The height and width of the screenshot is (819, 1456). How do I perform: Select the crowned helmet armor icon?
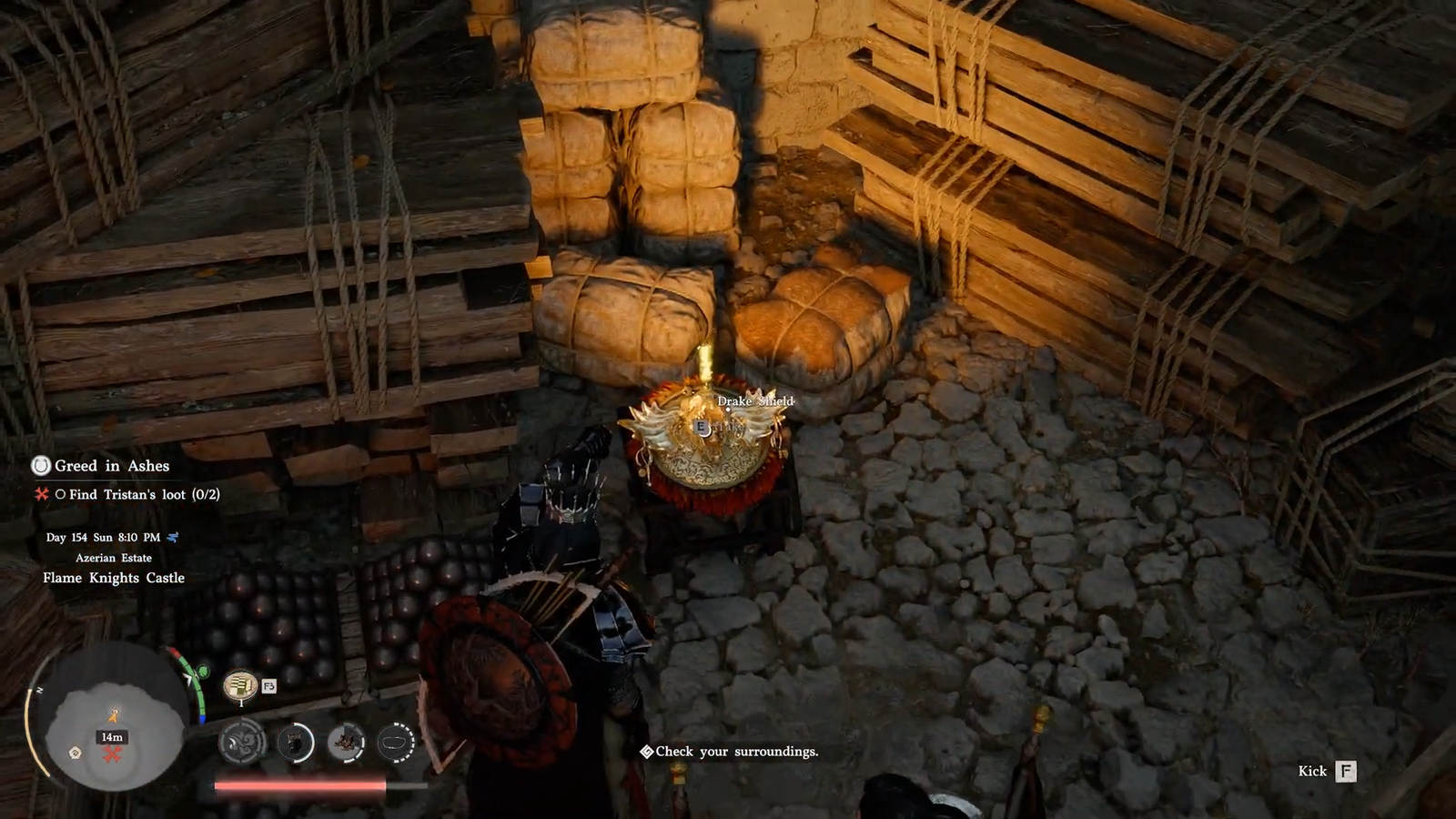[295, 743]
